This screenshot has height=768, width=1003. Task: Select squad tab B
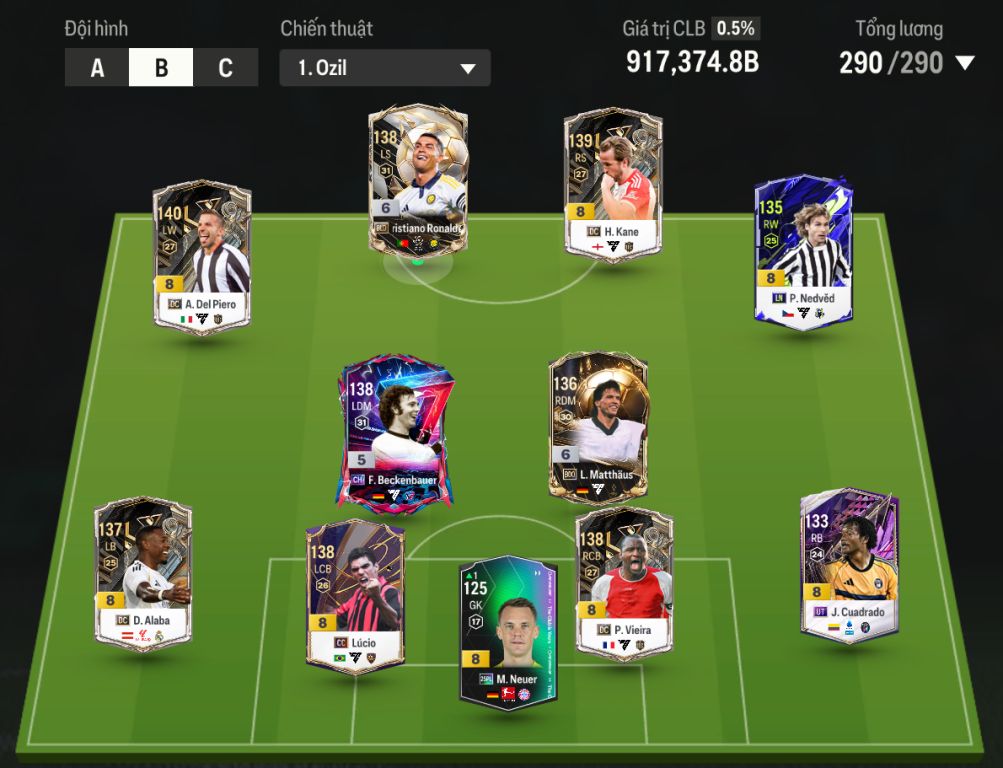161,68
